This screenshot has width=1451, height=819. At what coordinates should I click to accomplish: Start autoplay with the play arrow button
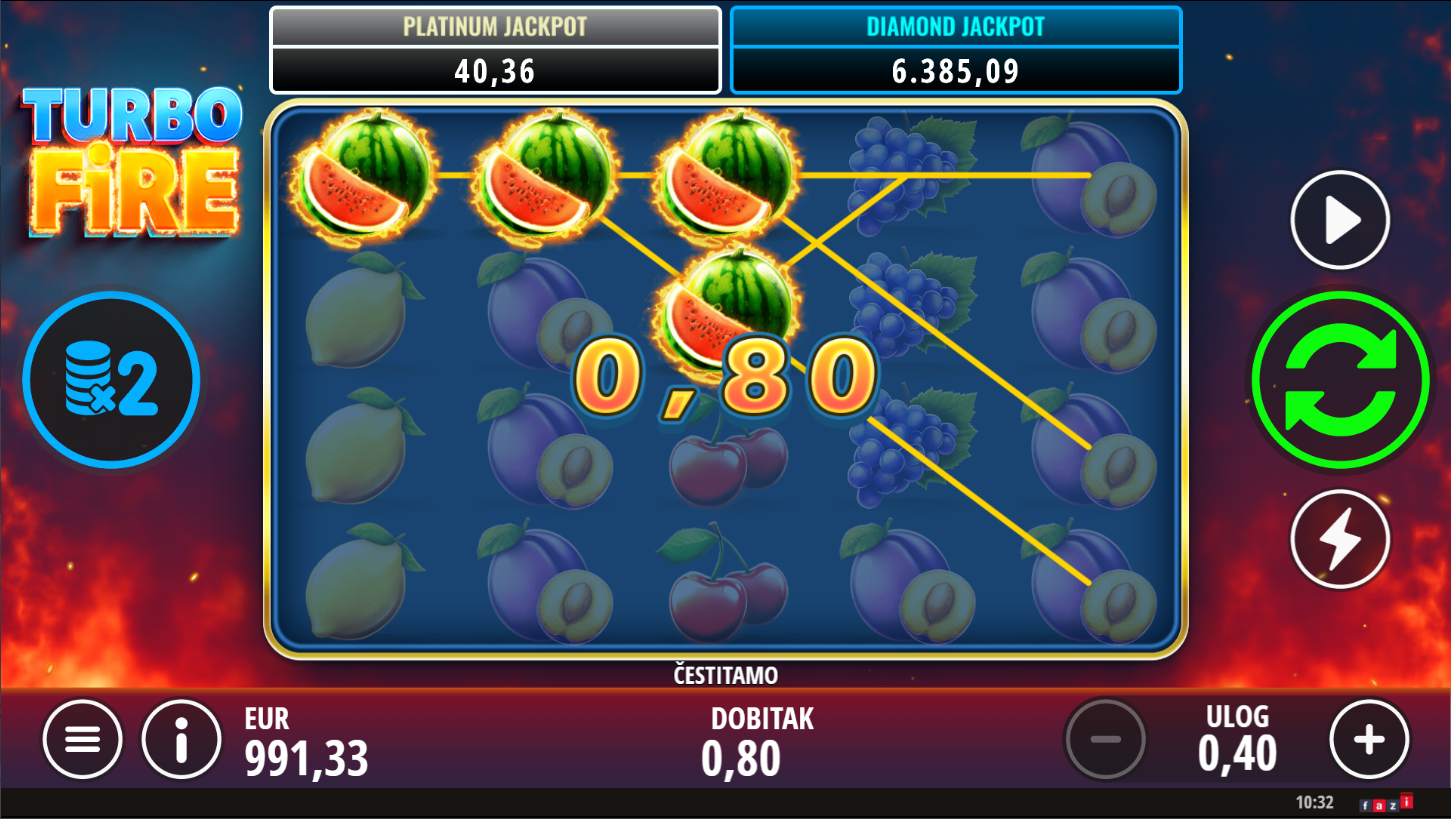point(1340,220)
